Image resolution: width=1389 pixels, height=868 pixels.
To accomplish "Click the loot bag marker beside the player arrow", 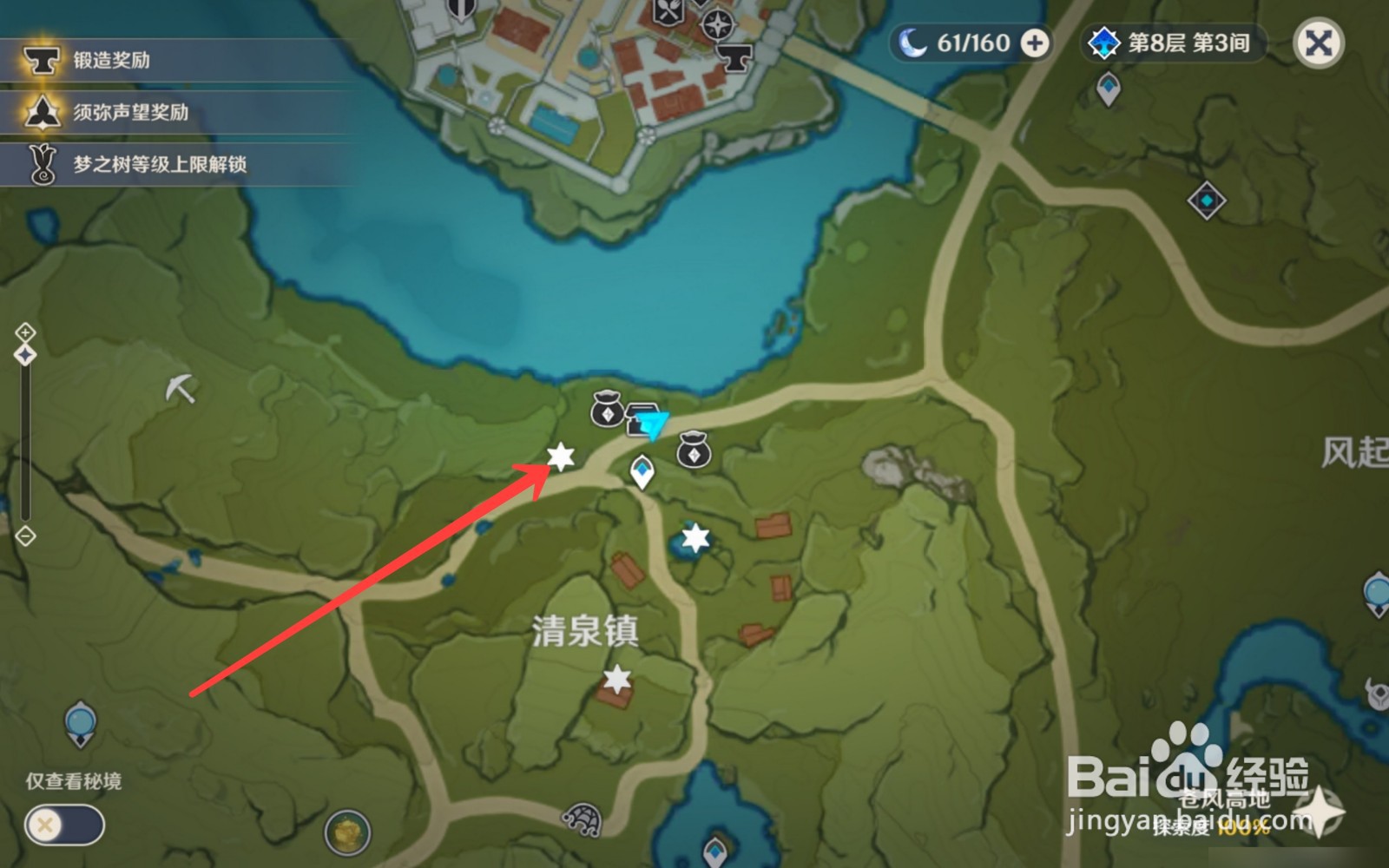I will [606, 410].
